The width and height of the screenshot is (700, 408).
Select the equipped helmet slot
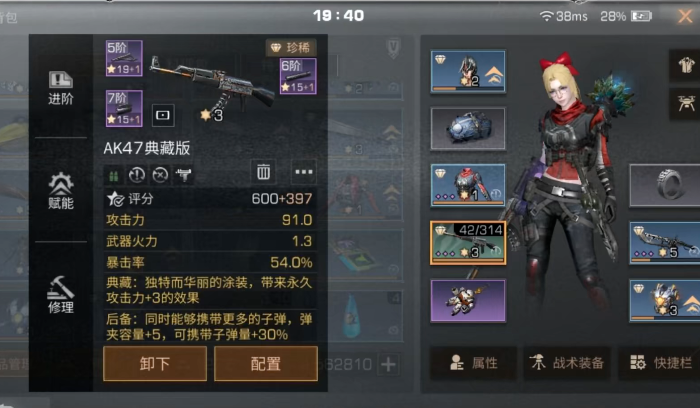[x=467, y=72]
